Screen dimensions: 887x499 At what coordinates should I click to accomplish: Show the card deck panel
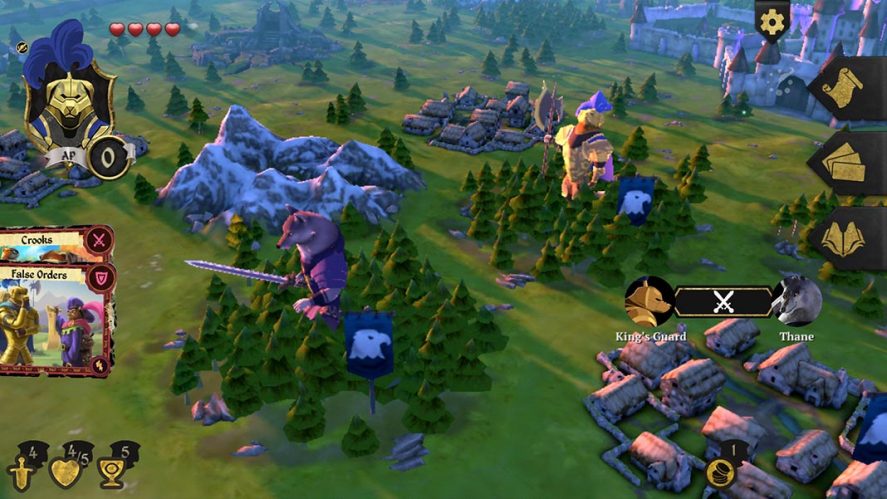point(846,164)
